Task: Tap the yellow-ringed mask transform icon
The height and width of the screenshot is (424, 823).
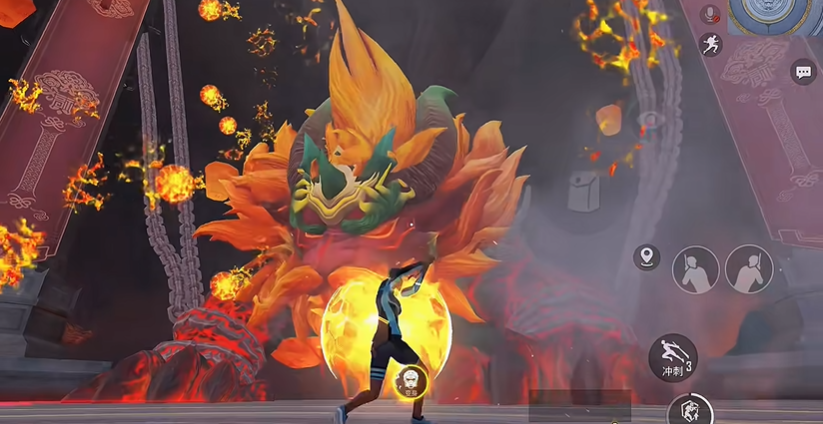Action: point(411,380)
